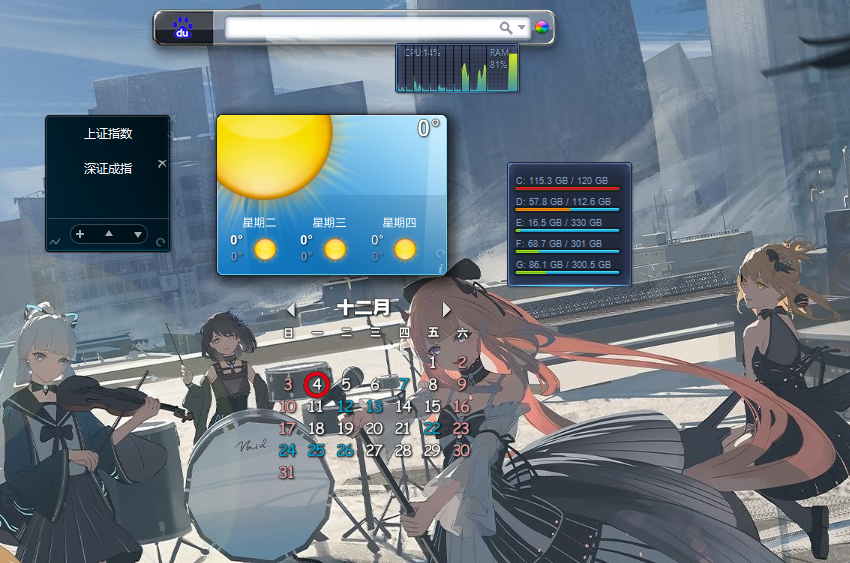Click the Baidu paw logo button
Viewport: 850px width, 563px height.
(x=183, y=28)
